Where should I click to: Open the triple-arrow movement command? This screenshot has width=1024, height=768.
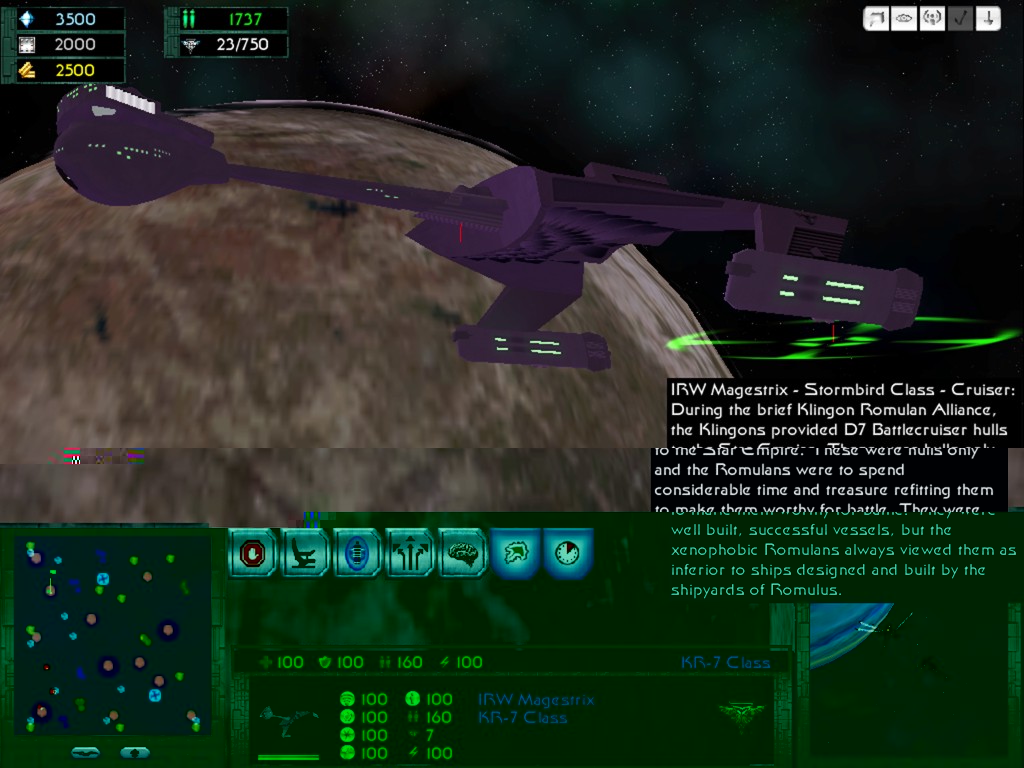(409, 553)
